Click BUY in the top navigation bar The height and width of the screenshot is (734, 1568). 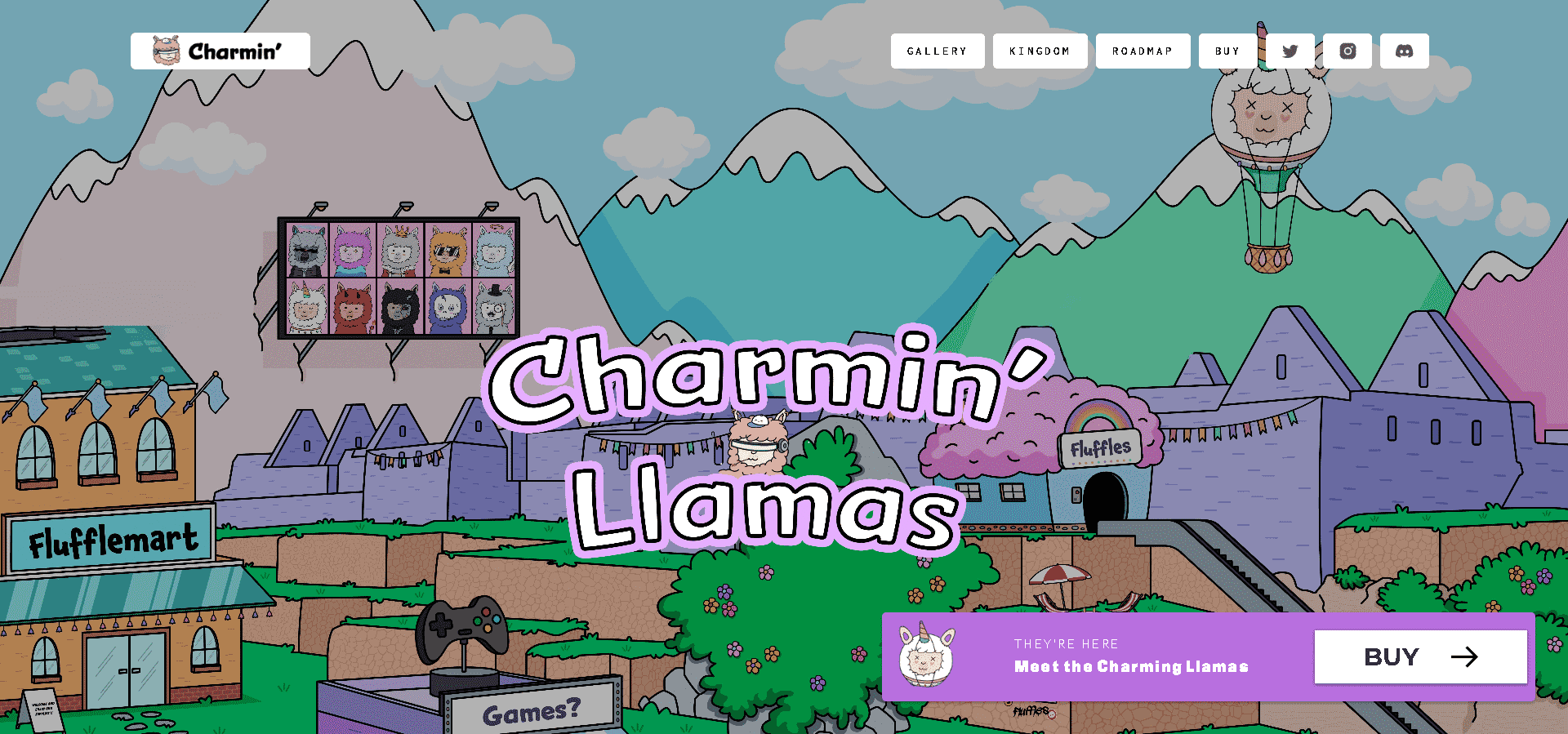(x=1227, y=51)
